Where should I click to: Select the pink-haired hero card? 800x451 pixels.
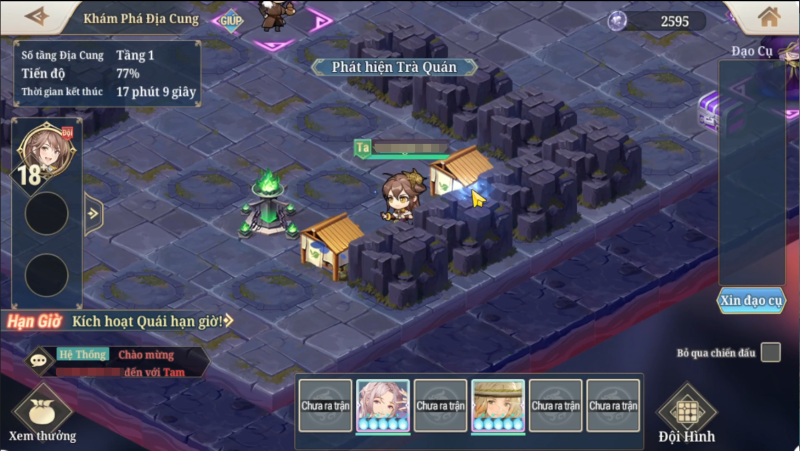pos(383,405)
